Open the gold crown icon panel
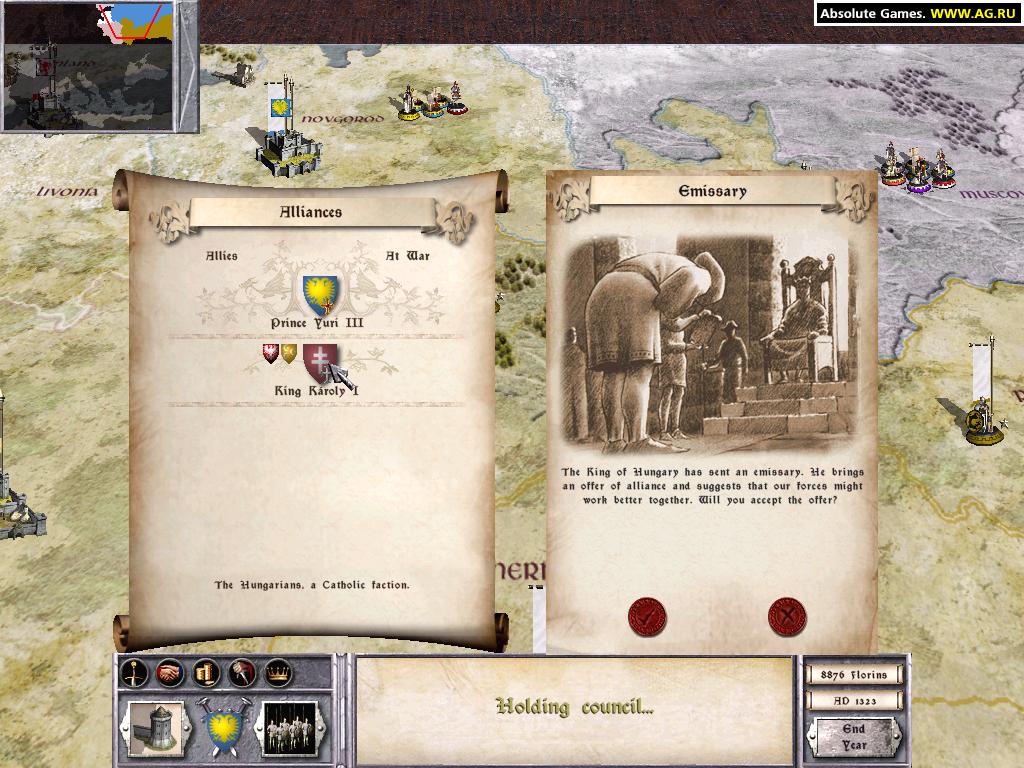The image size is (1024, 768). pyautogui.click(x=278, y=674)
